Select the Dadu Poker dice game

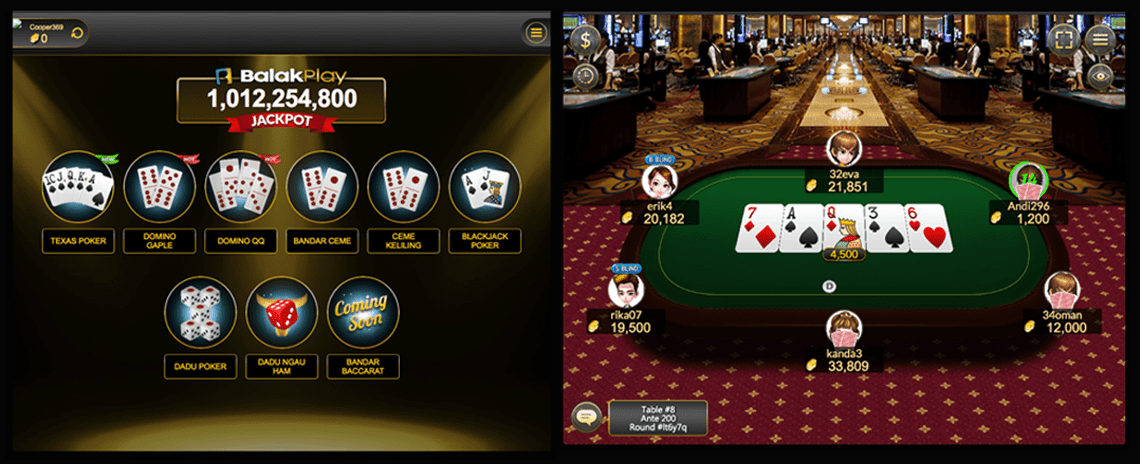tap(200, 312)
